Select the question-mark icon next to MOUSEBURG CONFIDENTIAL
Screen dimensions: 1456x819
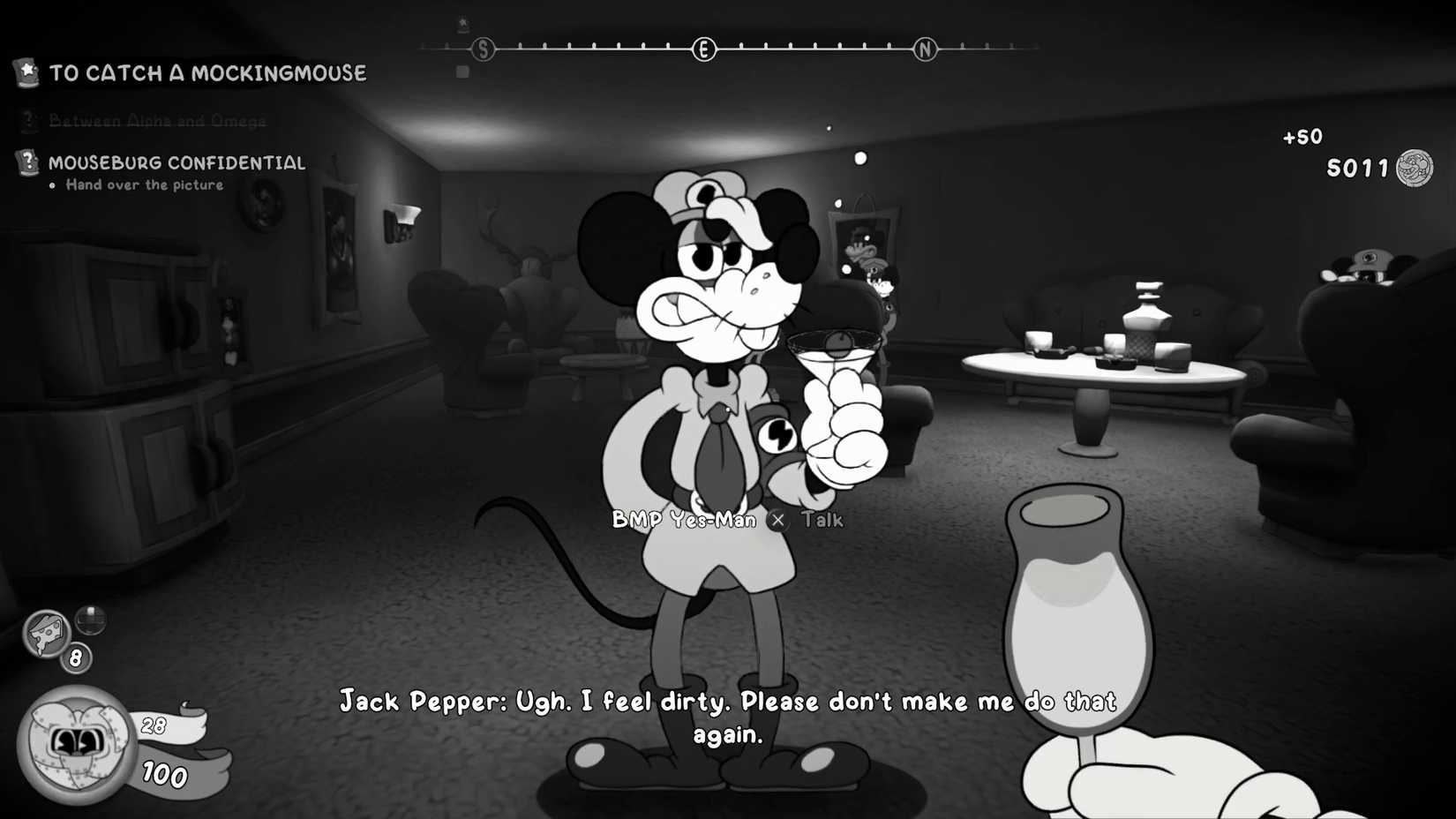pos(26,162)
